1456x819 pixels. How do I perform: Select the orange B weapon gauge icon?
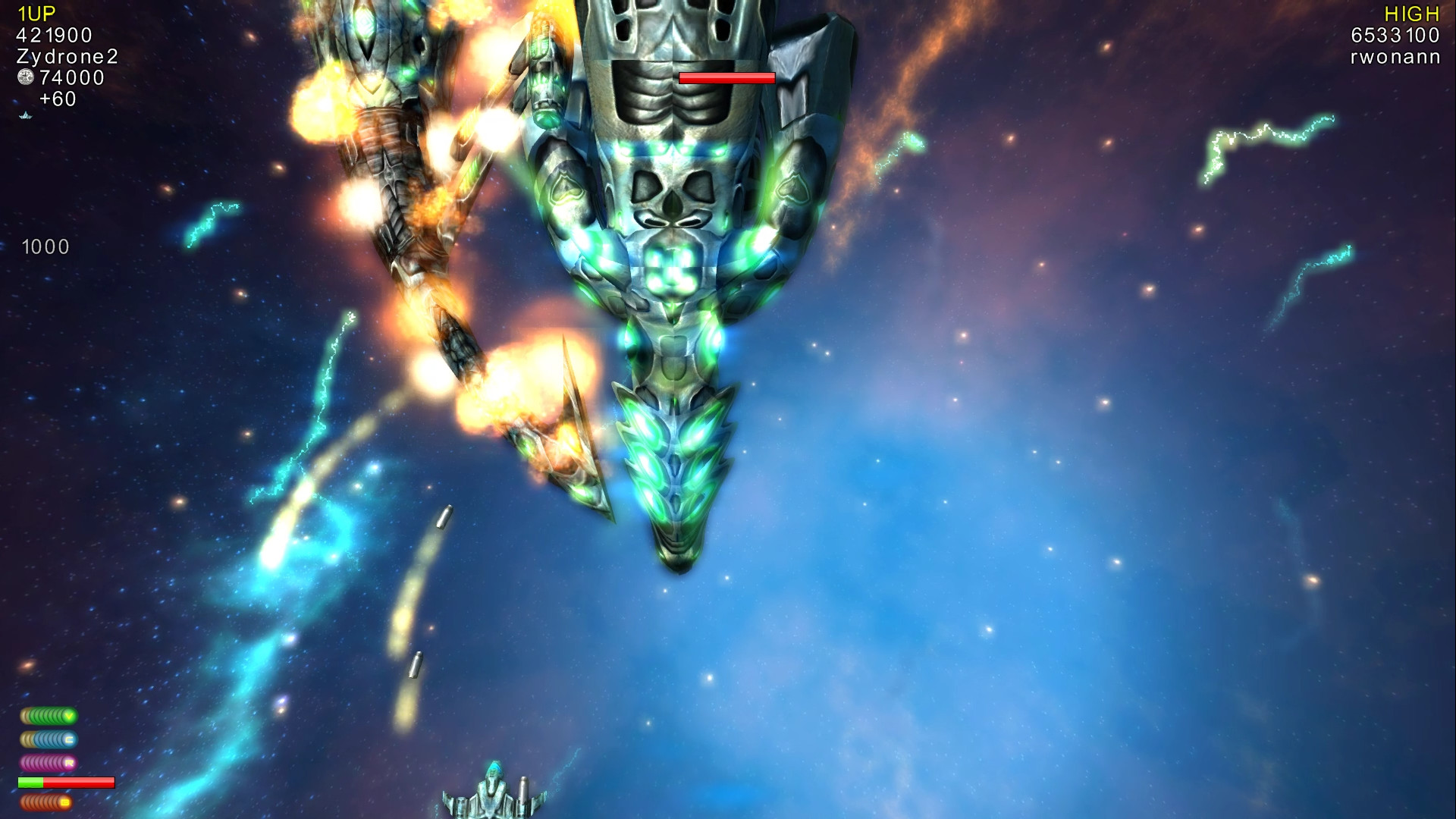tap(45, 800)
